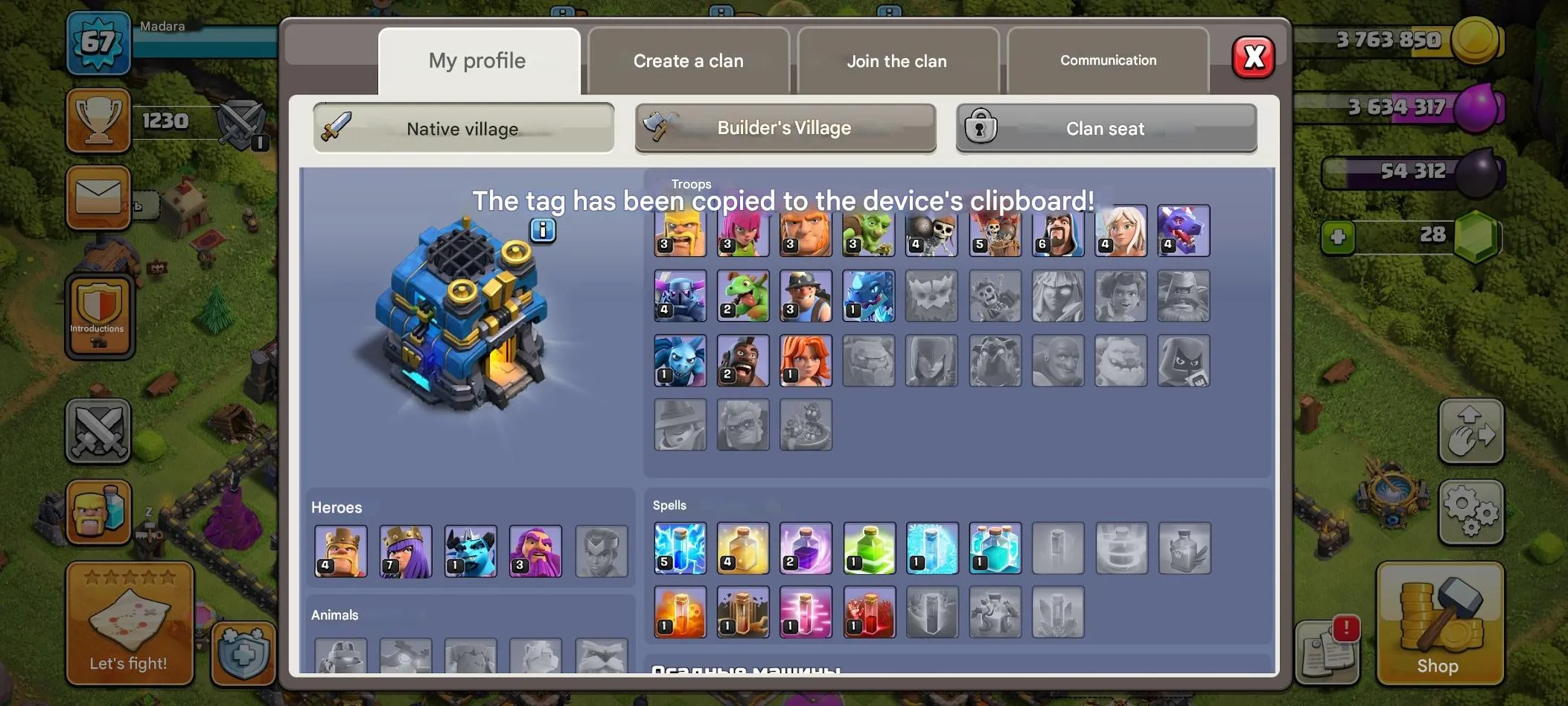
Task: Click the plus to buy more gems
Action: tap(1339, 238)
